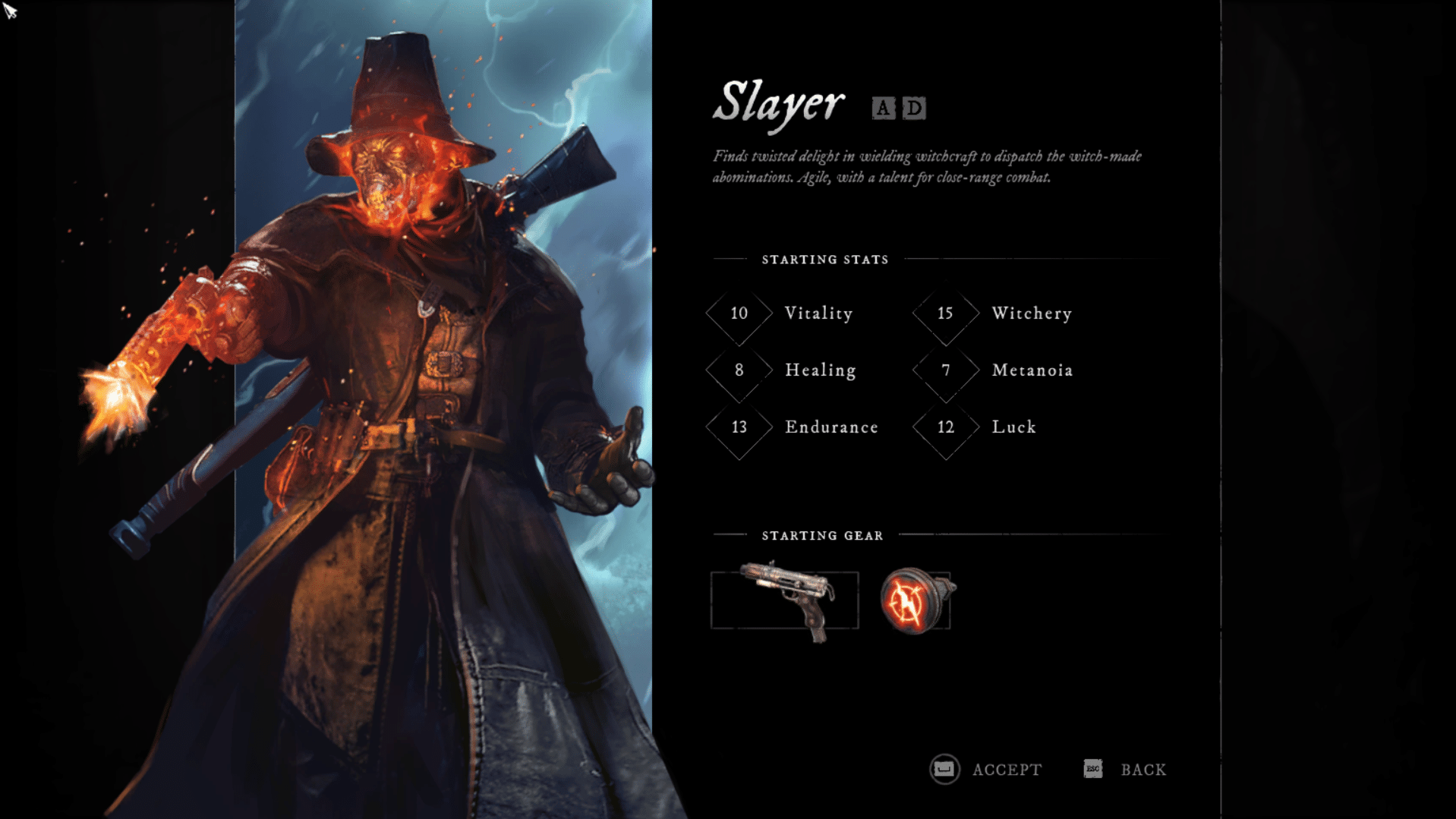Click the Endurance stat diamond showing 13

click(738, 427)
